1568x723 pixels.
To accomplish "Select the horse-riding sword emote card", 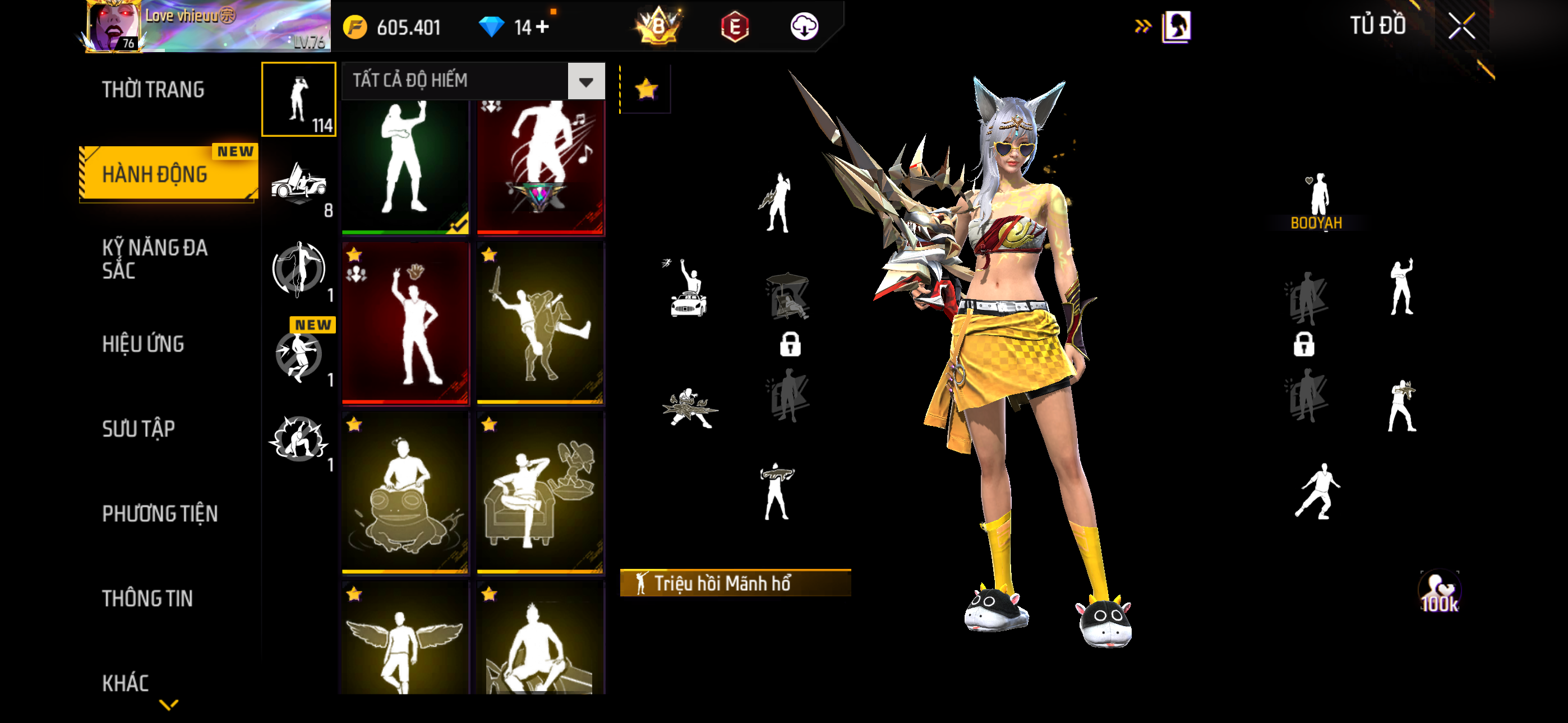I will [540, 323].
